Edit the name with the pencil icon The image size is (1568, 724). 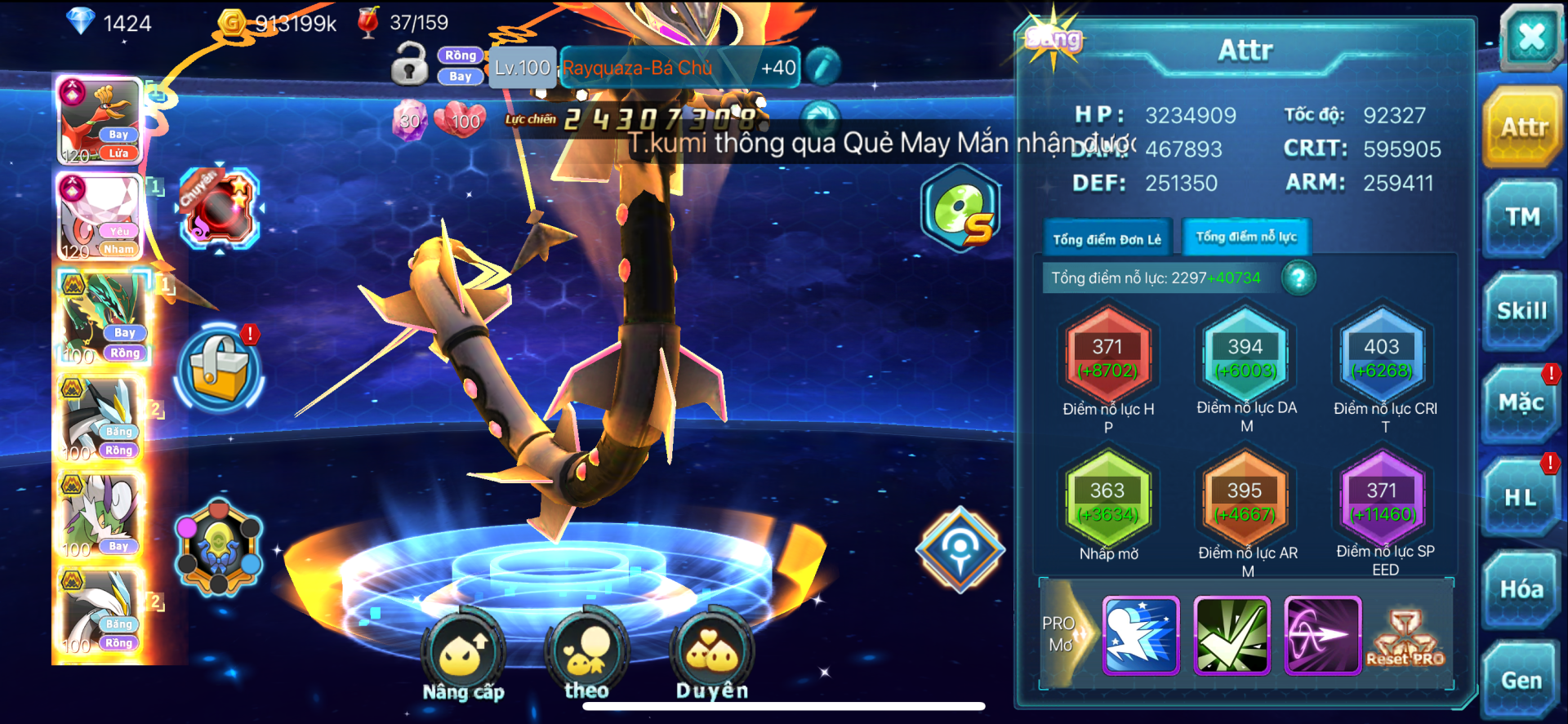pyautogui.click(x=822, y=67)
